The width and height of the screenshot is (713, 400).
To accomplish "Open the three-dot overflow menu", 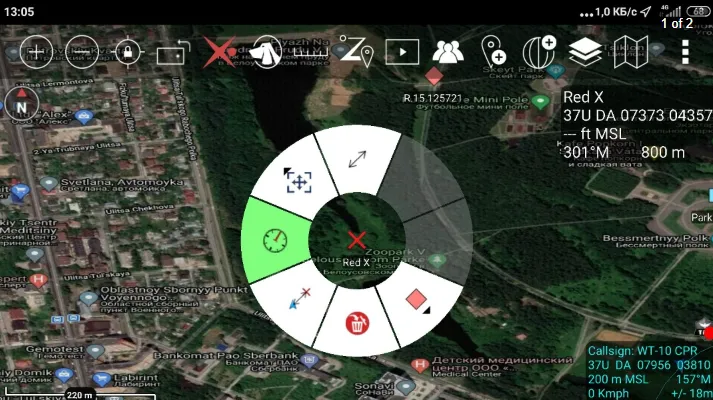I will (x=685, y=50).
